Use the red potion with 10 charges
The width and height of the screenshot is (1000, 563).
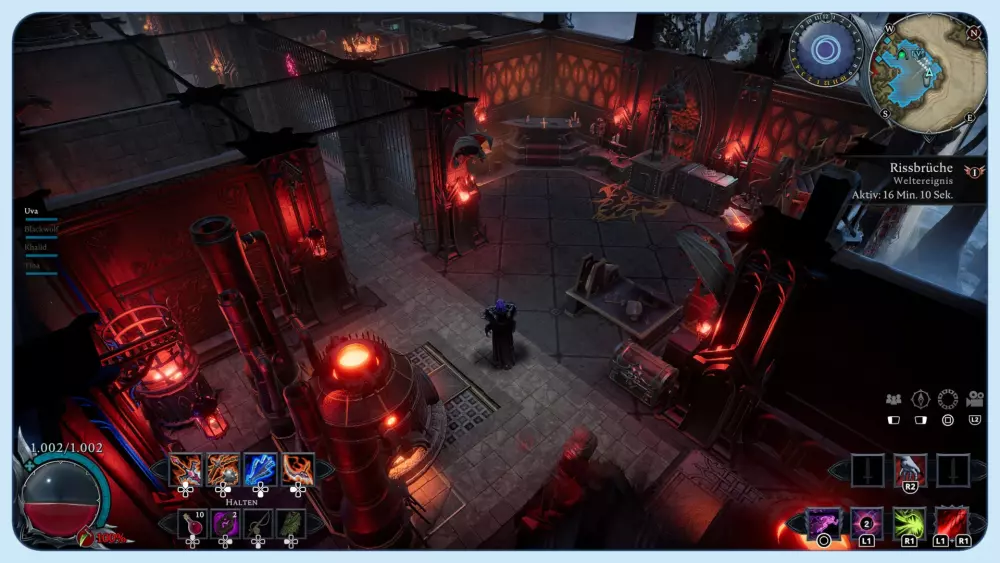[192, 523]
